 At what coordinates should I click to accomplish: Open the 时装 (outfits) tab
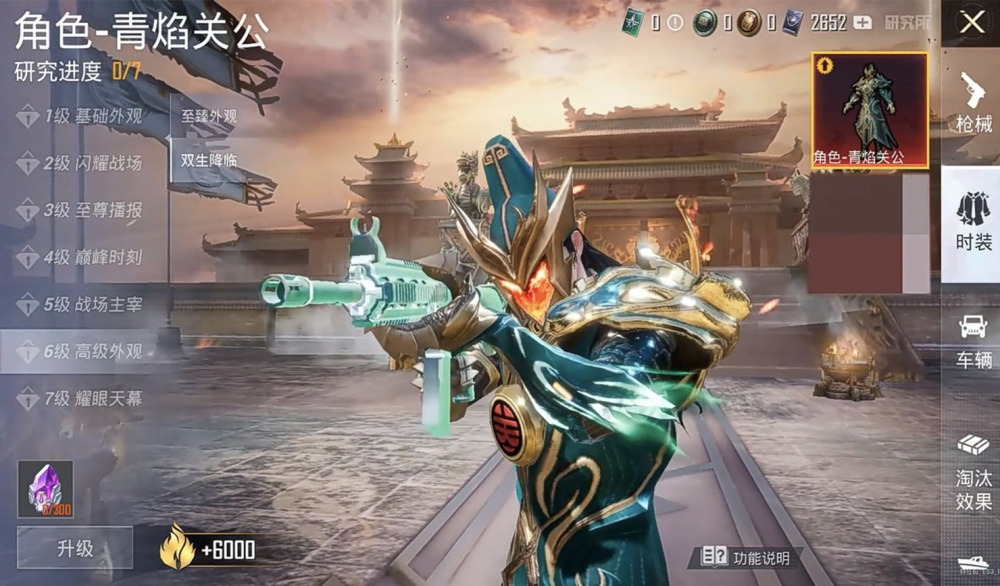[x=972, y=223]
